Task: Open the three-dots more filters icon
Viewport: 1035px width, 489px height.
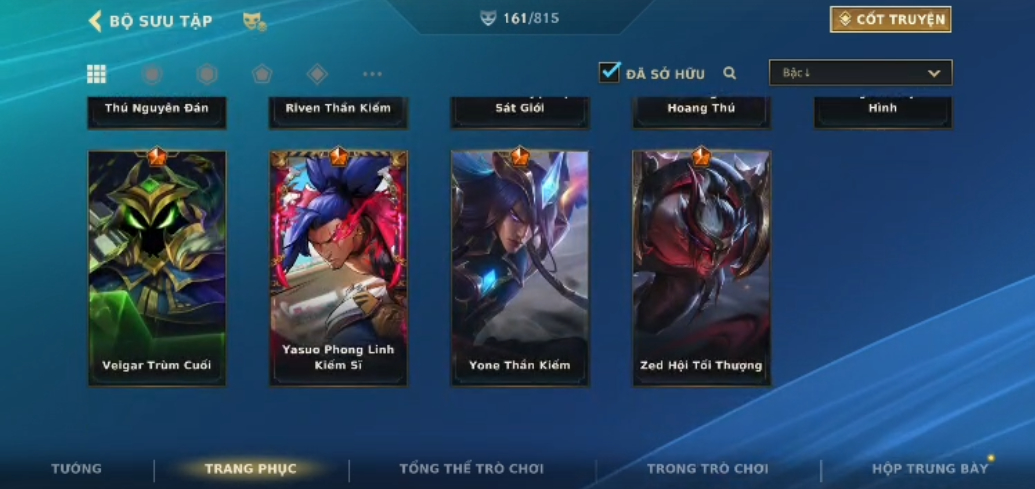Action: (372, 74)
